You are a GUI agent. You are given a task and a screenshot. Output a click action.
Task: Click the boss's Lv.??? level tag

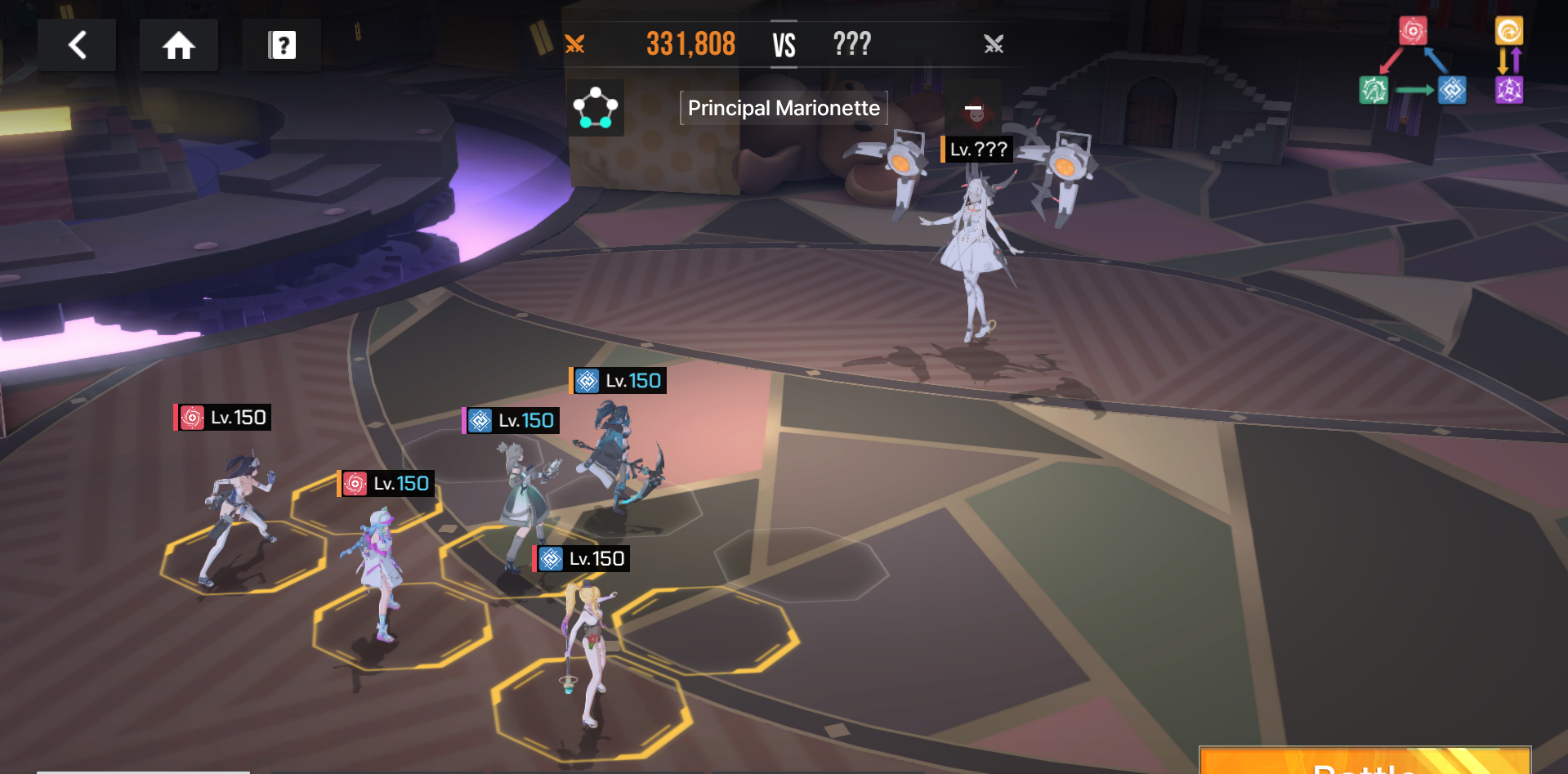click(x=977, y=150)
